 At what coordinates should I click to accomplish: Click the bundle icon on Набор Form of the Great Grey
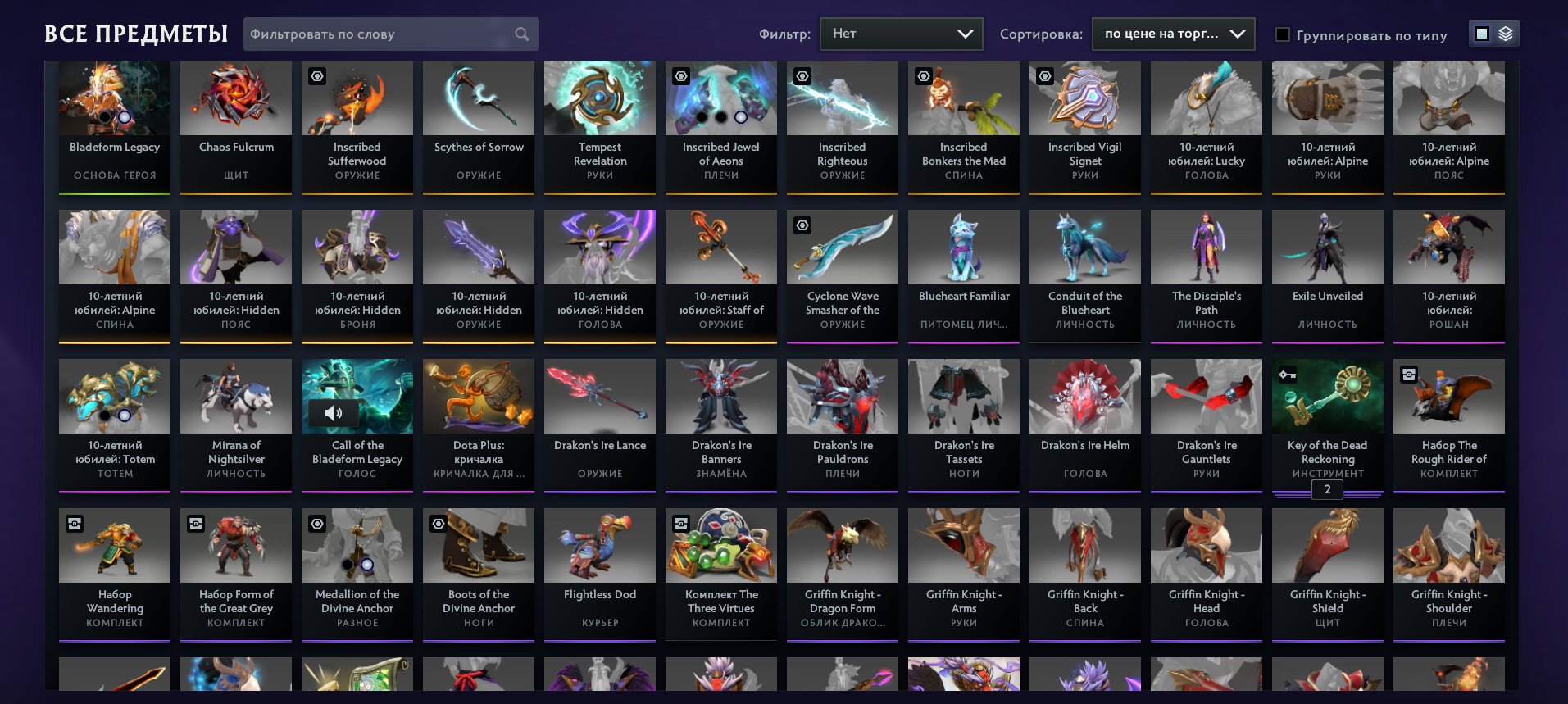[x=194, y=524]
